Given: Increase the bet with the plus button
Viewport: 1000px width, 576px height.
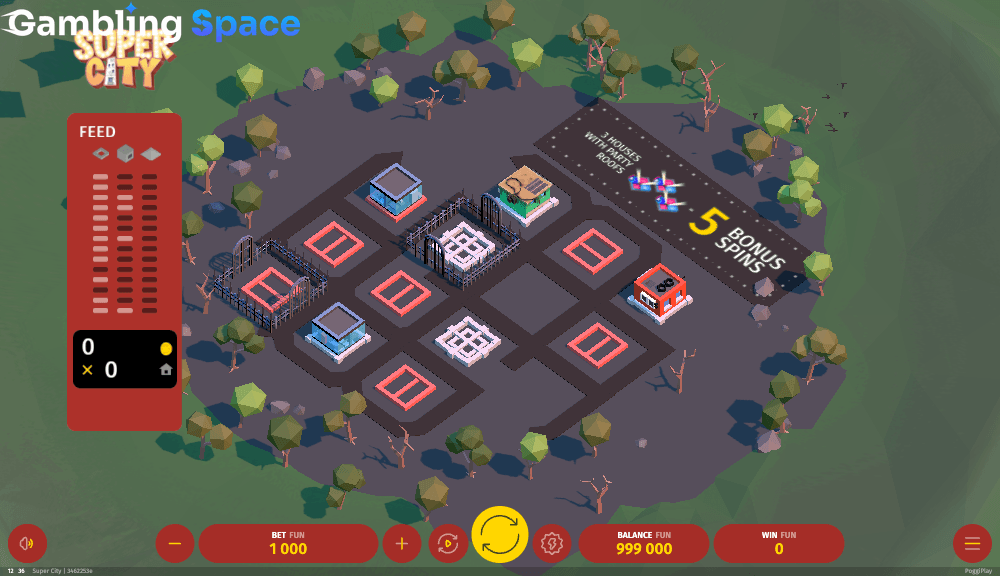Looking at the screenshot, I should tap(402, 544).
